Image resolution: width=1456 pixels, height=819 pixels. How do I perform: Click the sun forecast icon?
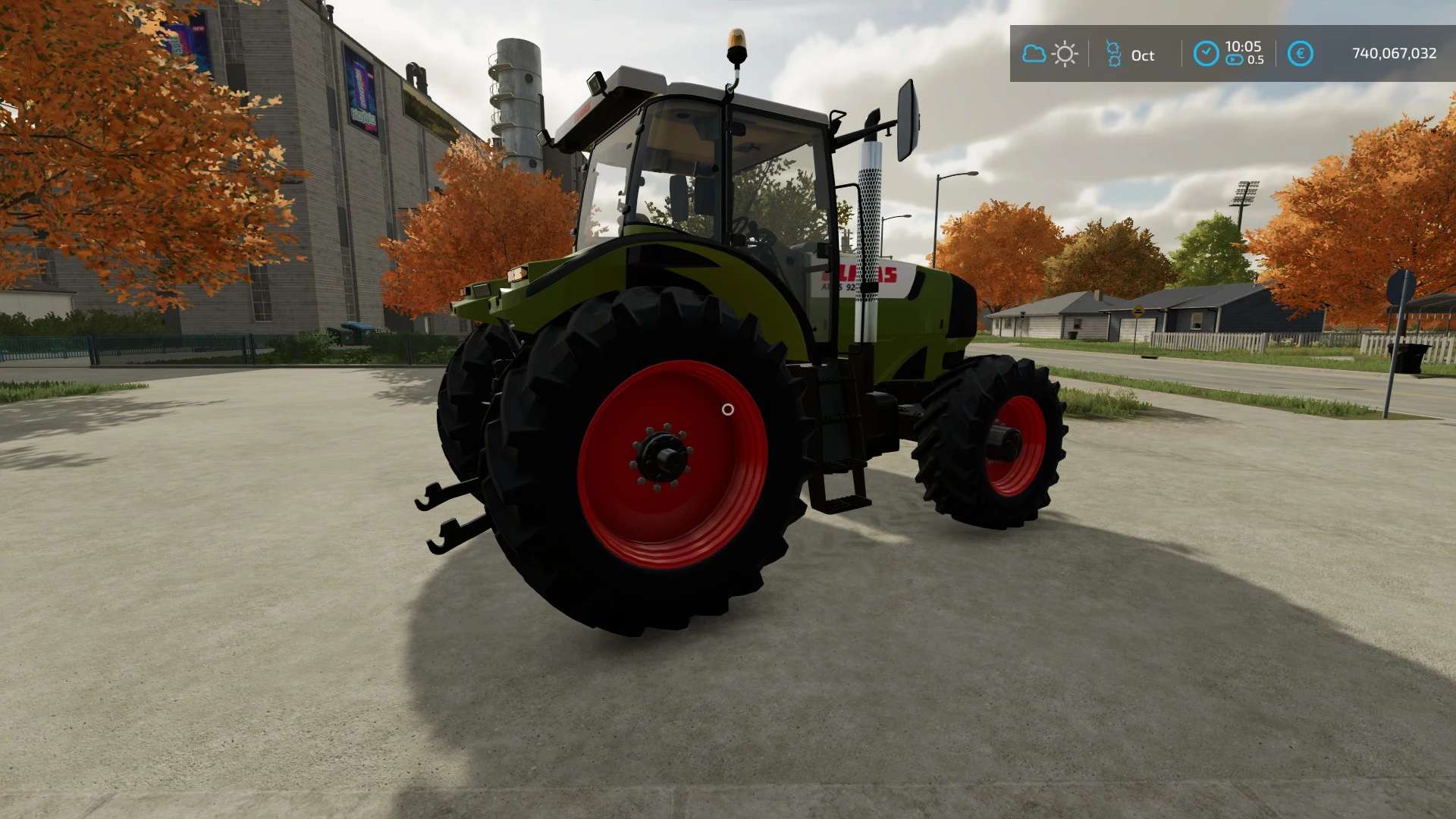click(x=1065, y=54)
